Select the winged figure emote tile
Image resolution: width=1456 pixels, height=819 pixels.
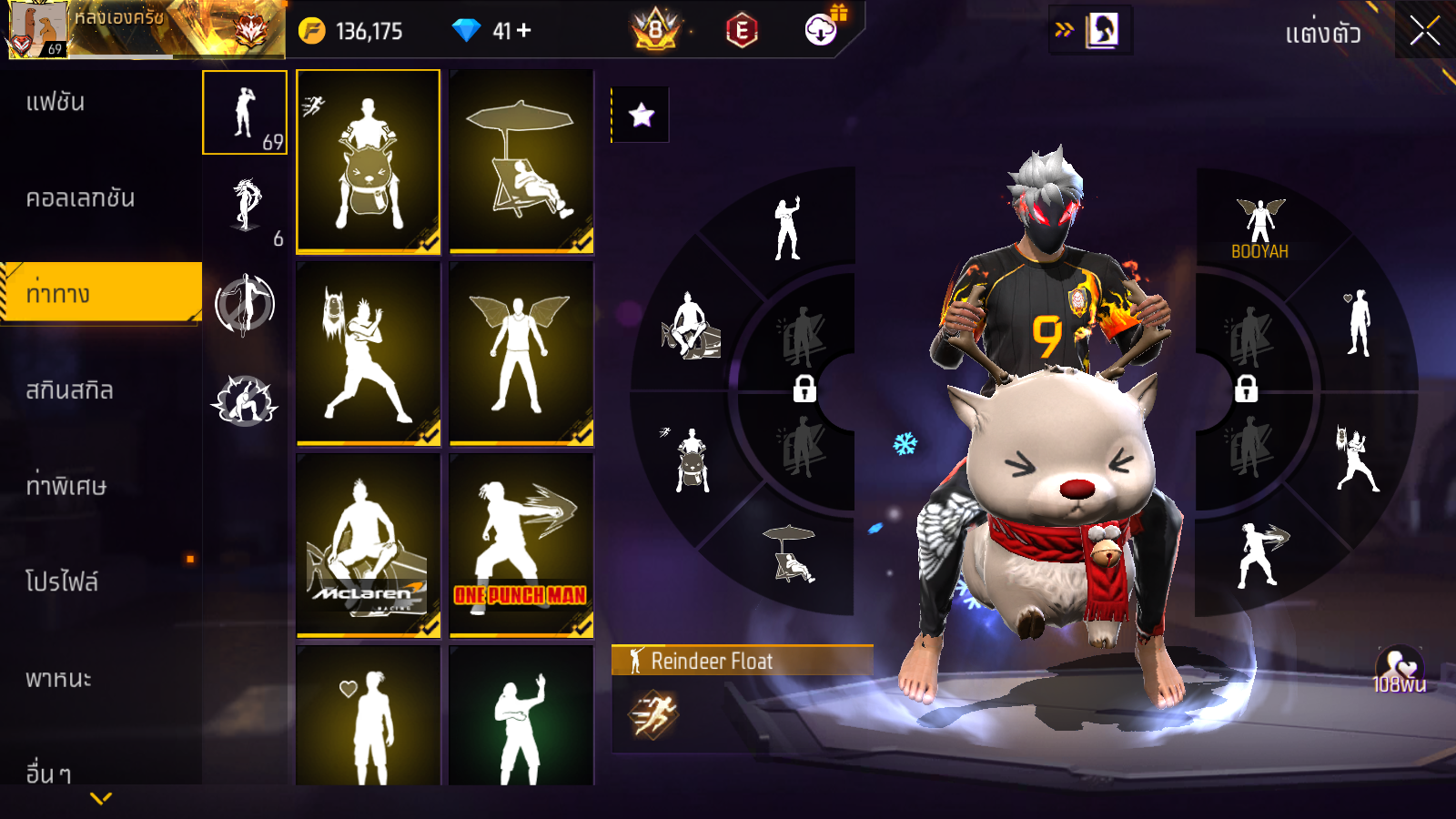coord(521,353)
